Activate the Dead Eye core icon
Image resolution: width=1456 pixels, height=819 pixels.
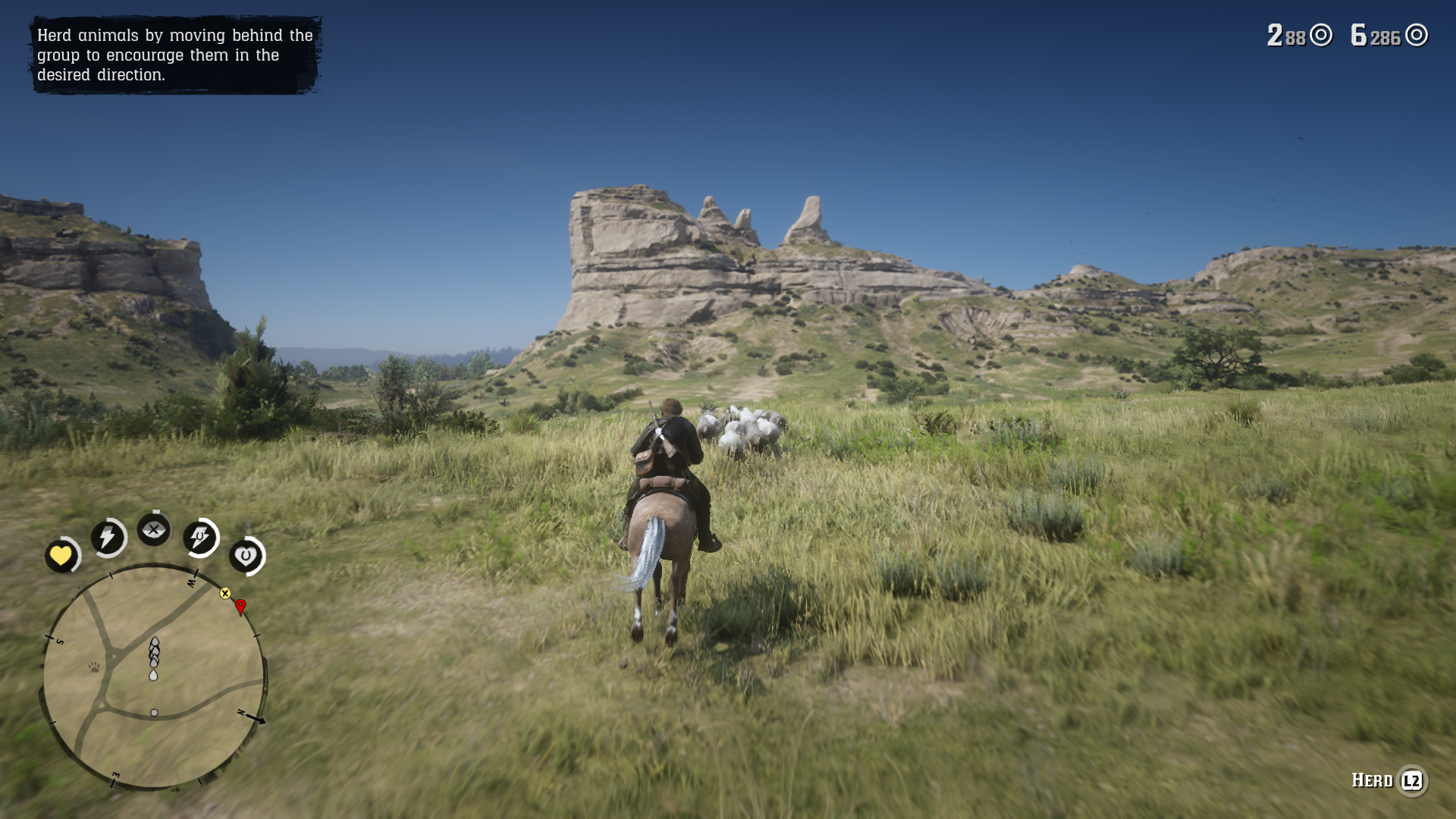point(154,529)
